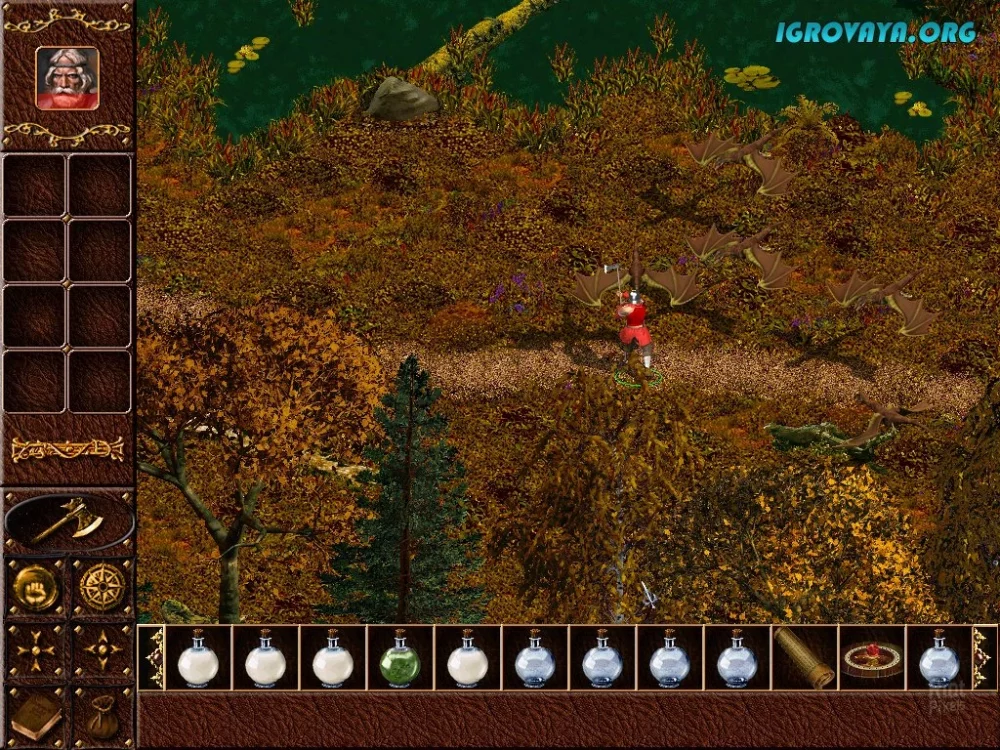Select the green potion flask
The height and width of the screenshot is (750, 1000).
pyautogui.click(x=400, y=659)
